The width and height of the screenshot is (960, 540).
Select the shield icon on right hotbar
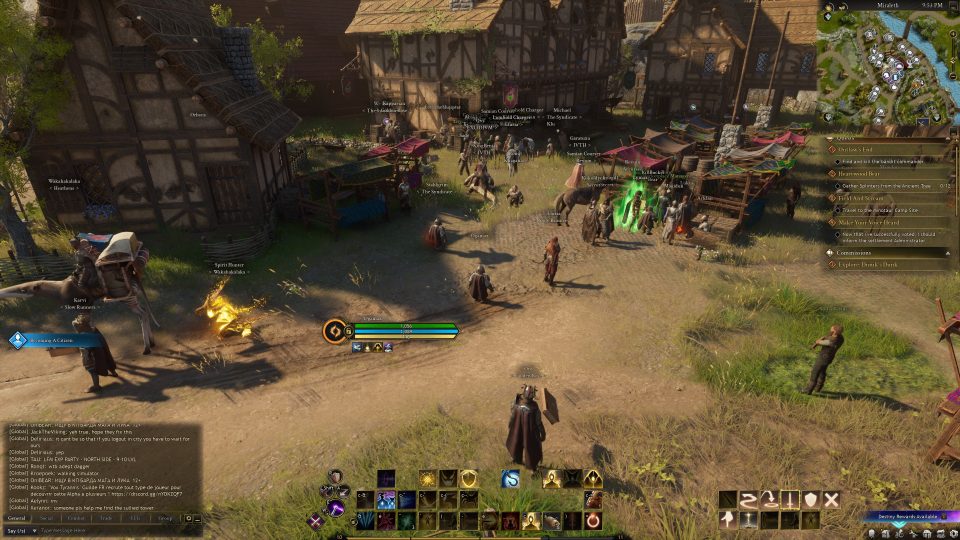810,499
